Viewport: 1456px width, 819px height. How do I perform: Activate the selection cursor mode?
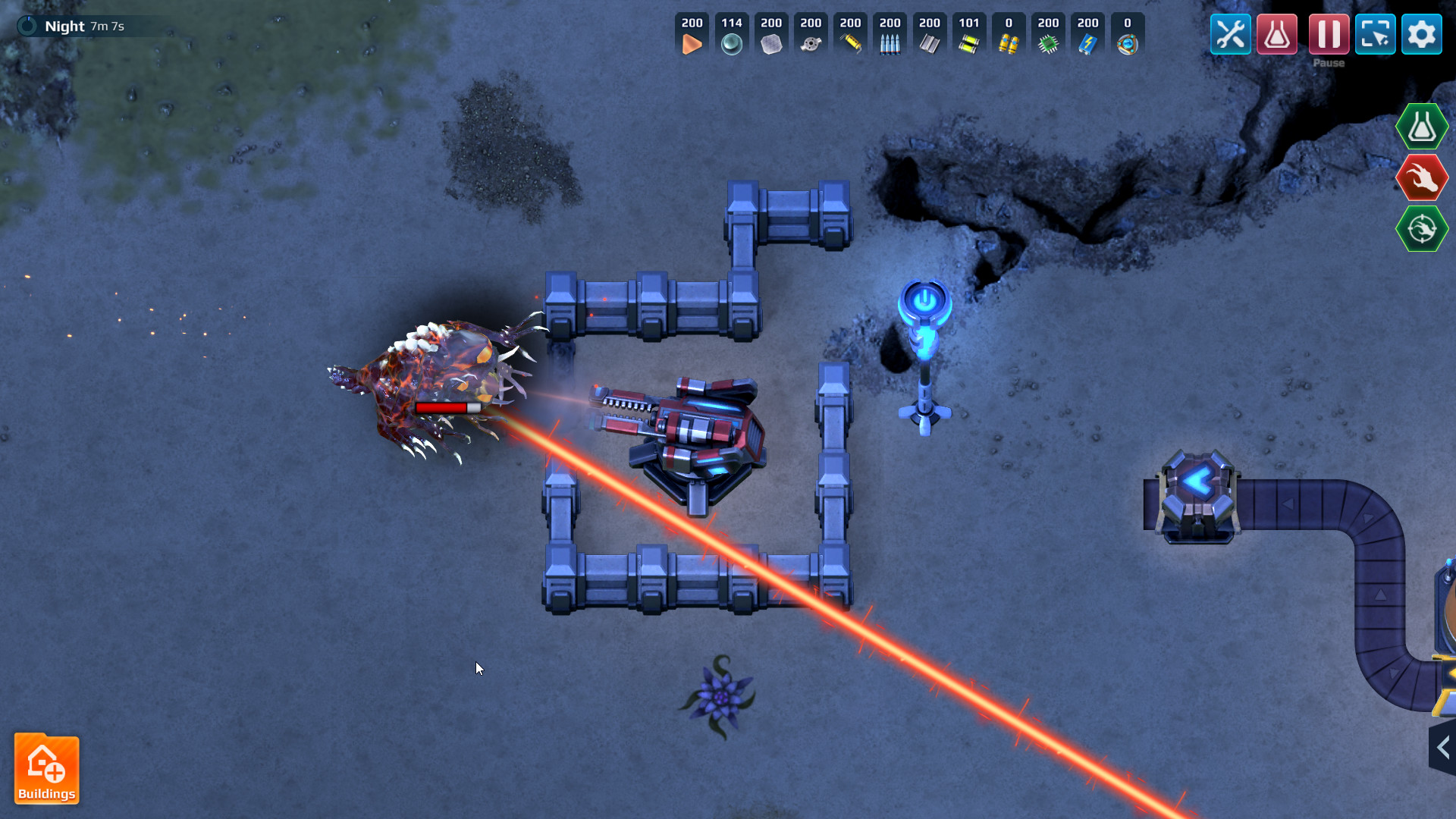click(1376, 33)
